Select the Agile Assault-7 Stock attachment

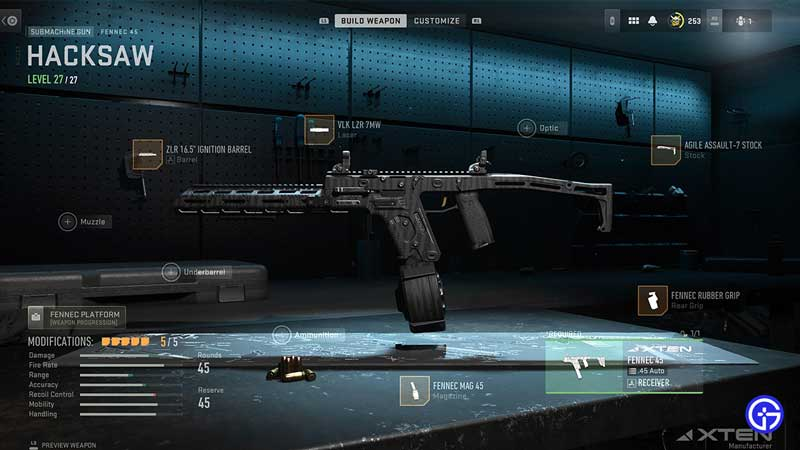click(x=666, y=150)
